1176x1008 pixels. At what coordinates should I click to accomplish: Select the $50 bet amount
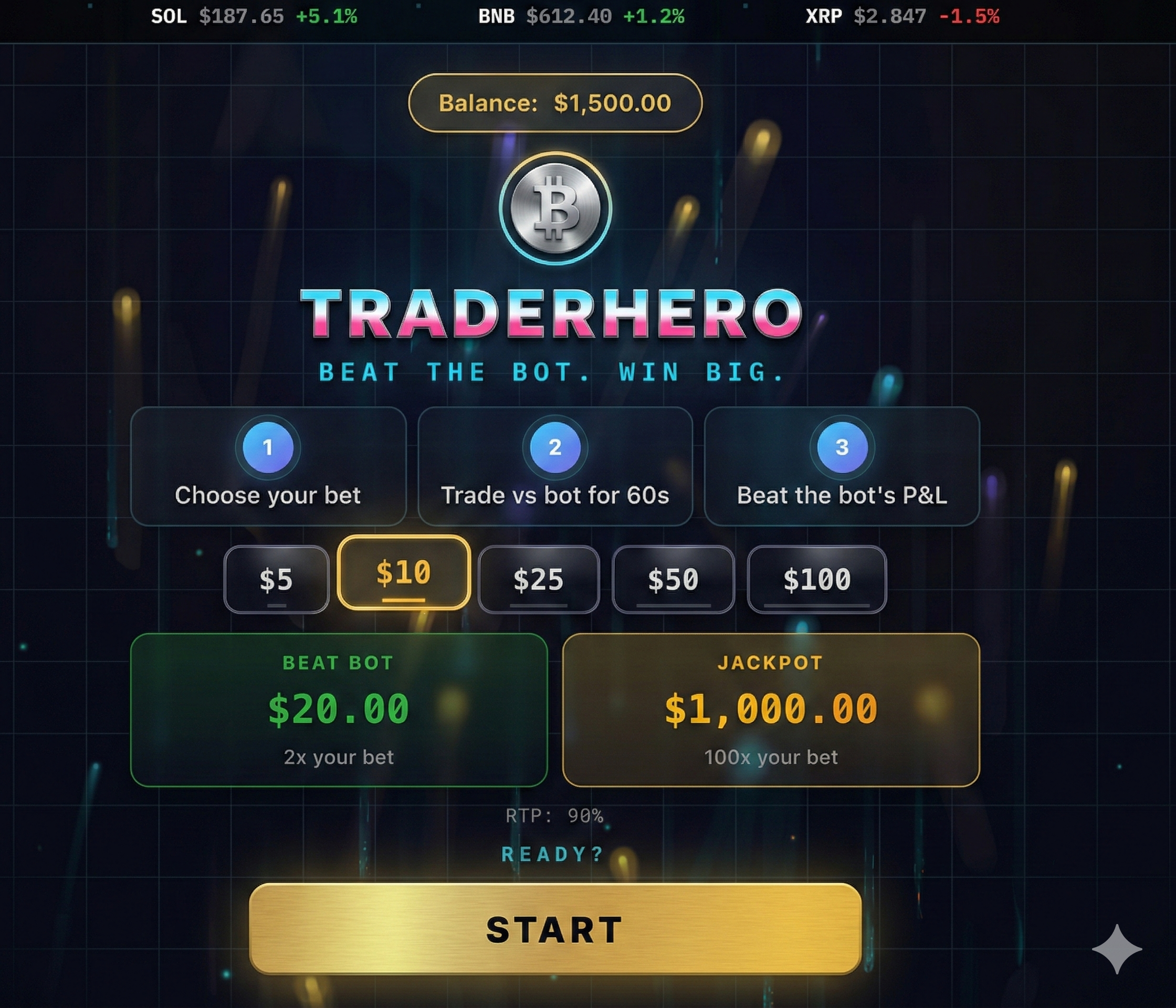click(673, 580)
